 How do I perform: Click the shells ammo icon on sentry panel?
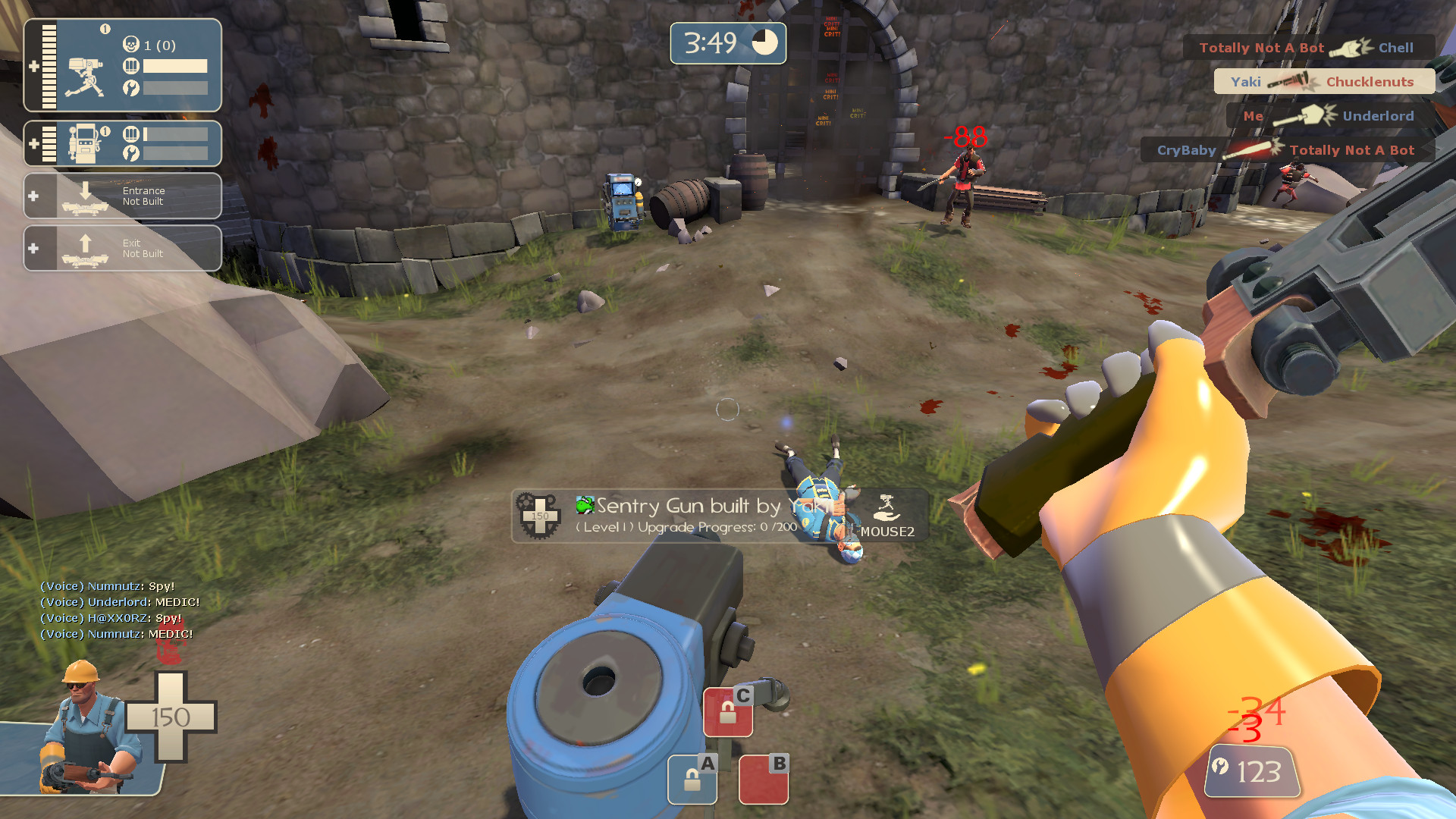tap(132, 66)
